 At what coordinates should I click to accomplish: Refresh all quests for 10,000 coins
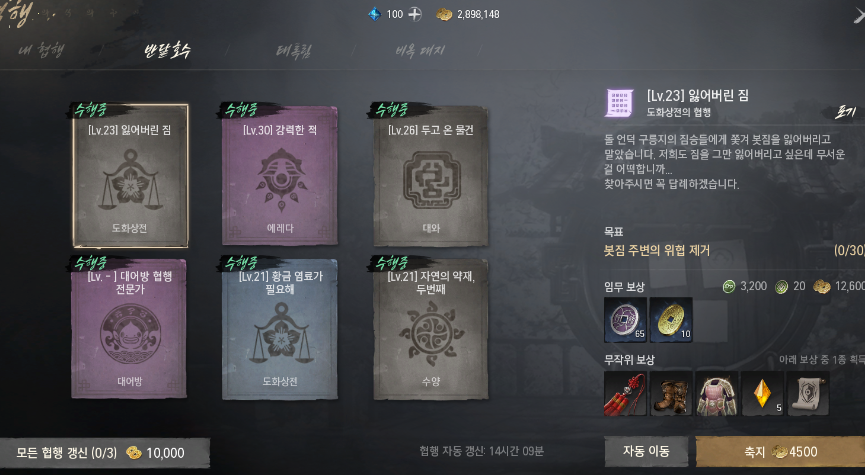point(105,453)
